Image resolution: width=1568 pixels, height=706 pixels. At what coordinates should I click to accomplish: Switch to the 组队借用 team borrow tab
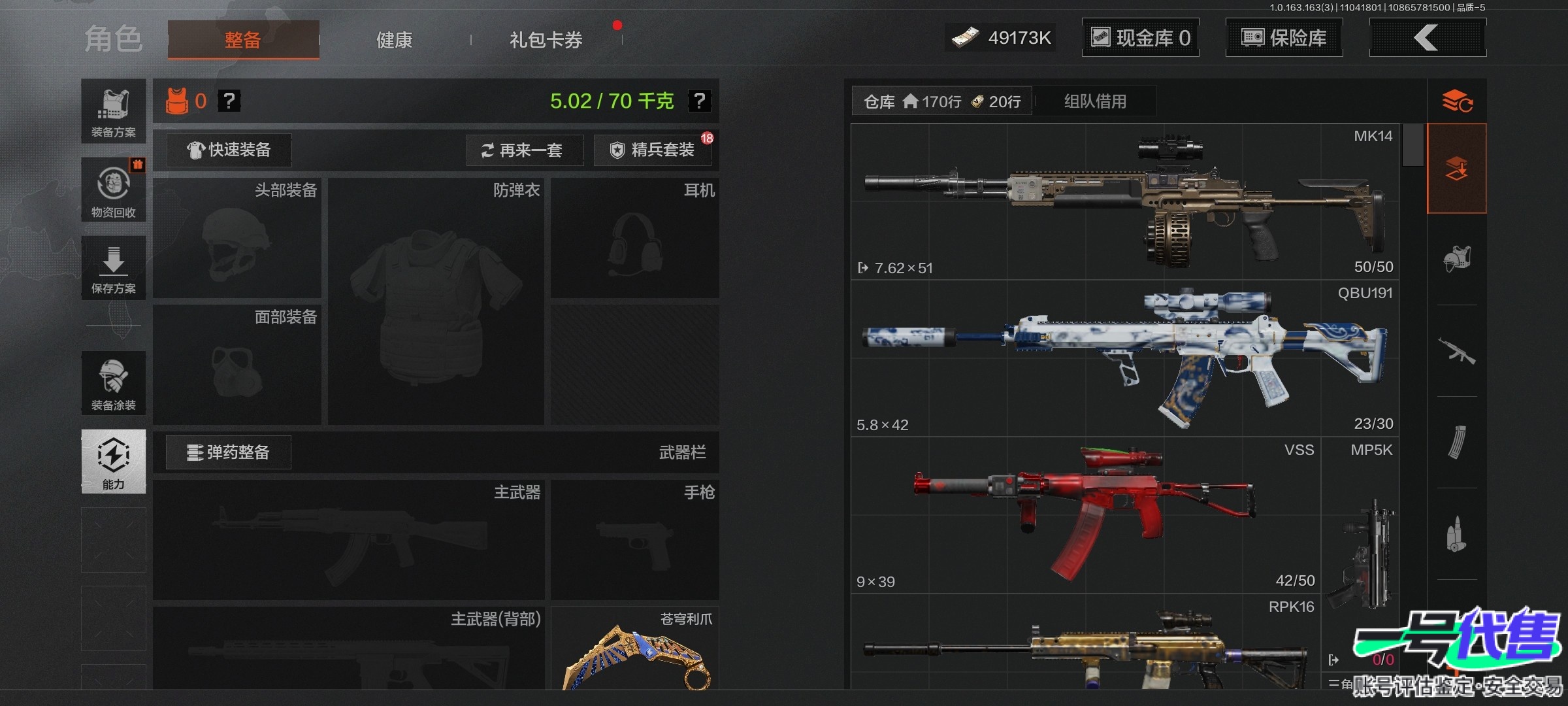pyautogui.click(x=1095, y=101)
